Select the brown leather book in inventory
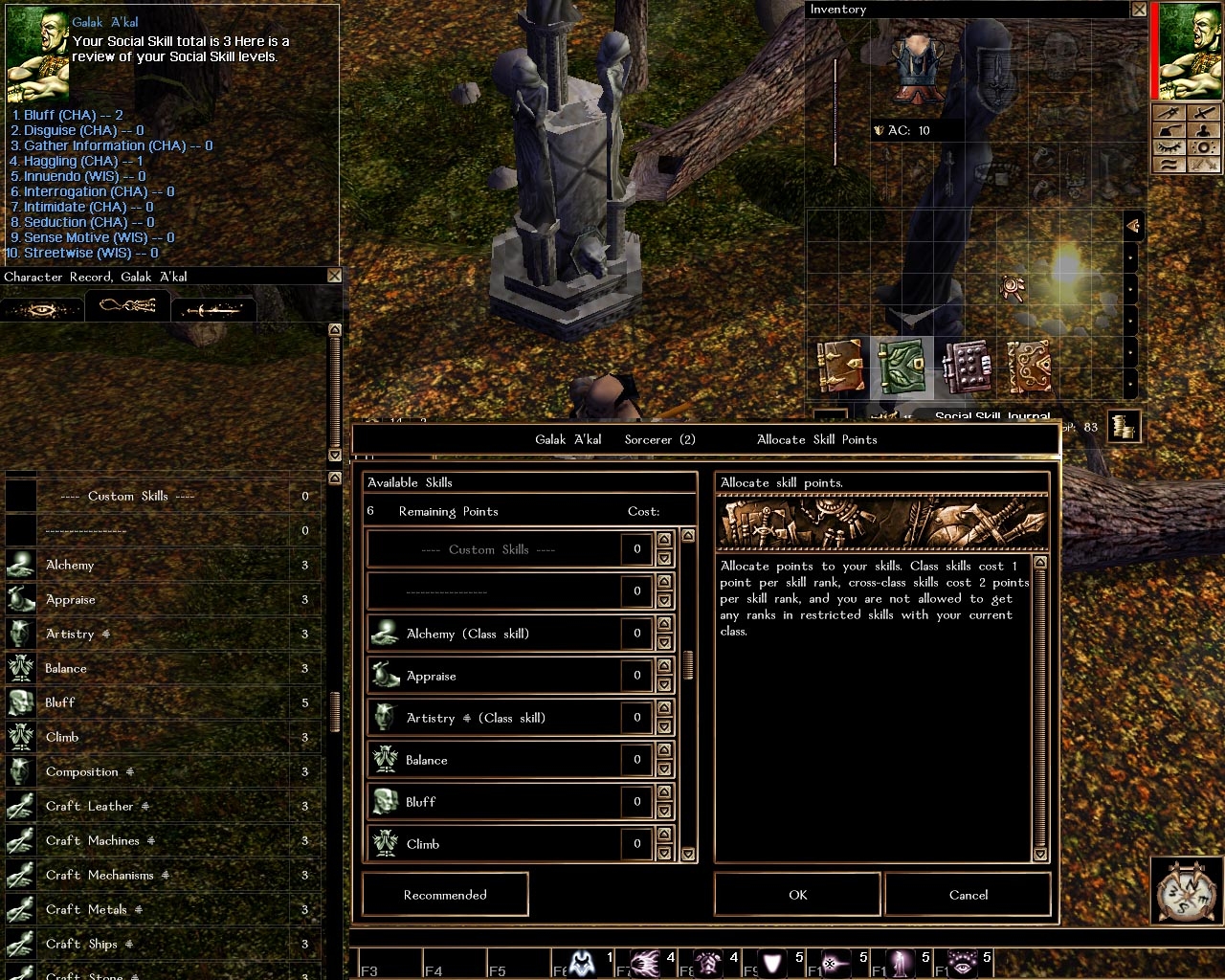Screen dimensions: 1225x980 (x=839, y=367)
